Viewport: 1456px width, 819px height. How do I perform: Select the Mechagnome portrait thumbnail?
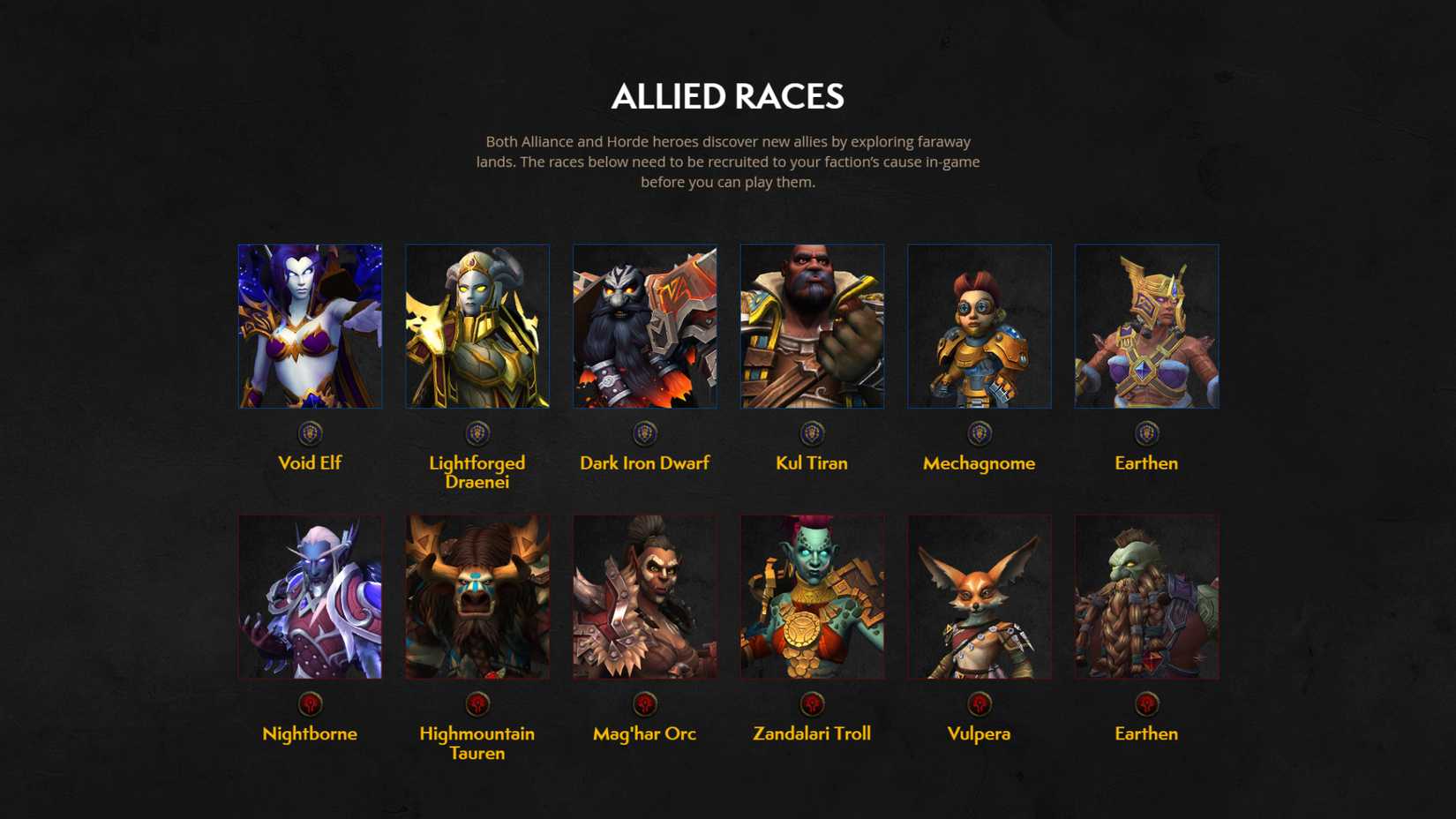(x=979, y=326)
